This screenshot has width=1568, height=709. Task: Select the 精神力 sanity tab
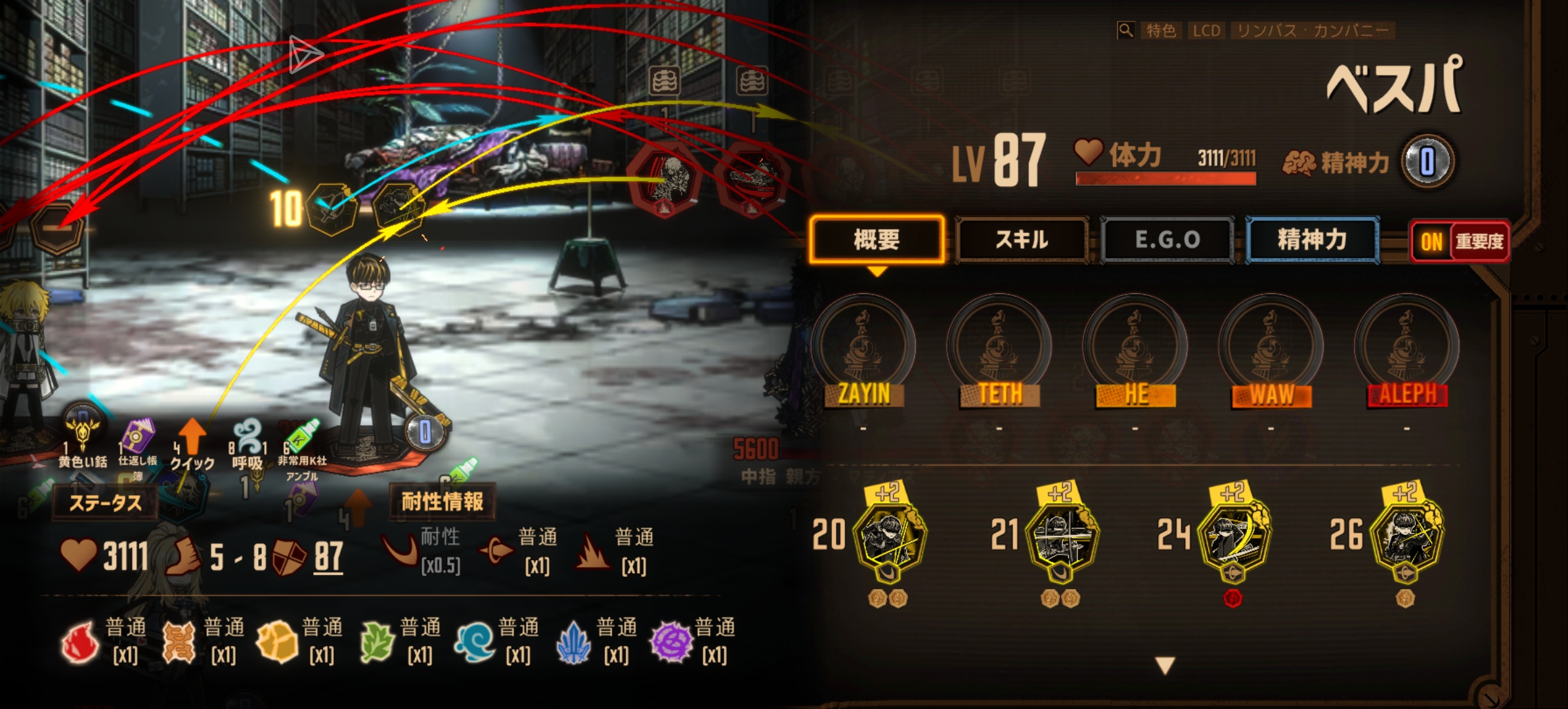(1312, 240)
